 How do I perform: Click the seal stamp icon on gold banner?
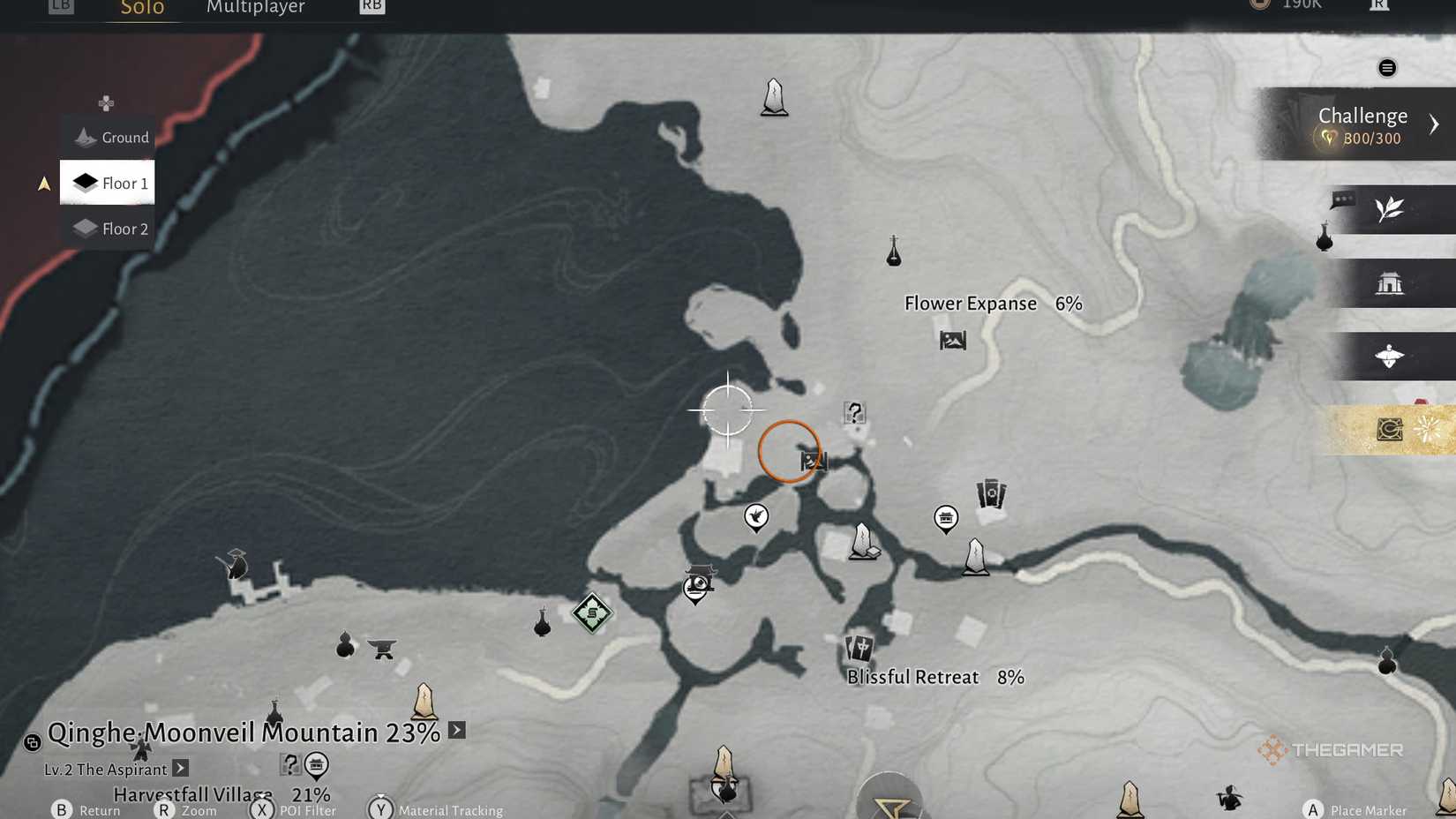(x=1389, y=430)
